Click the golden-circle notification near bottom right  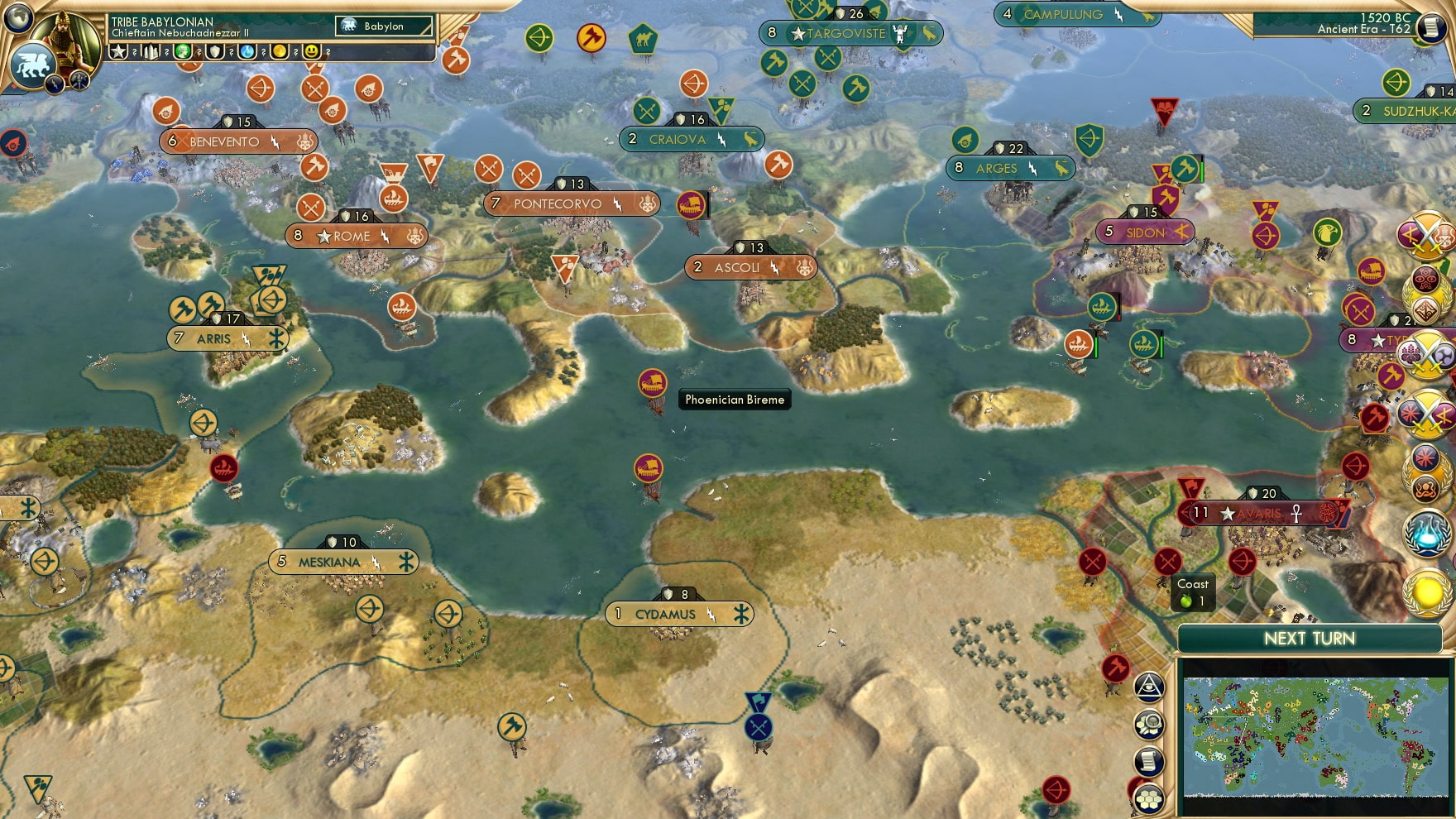point(1425,592)
